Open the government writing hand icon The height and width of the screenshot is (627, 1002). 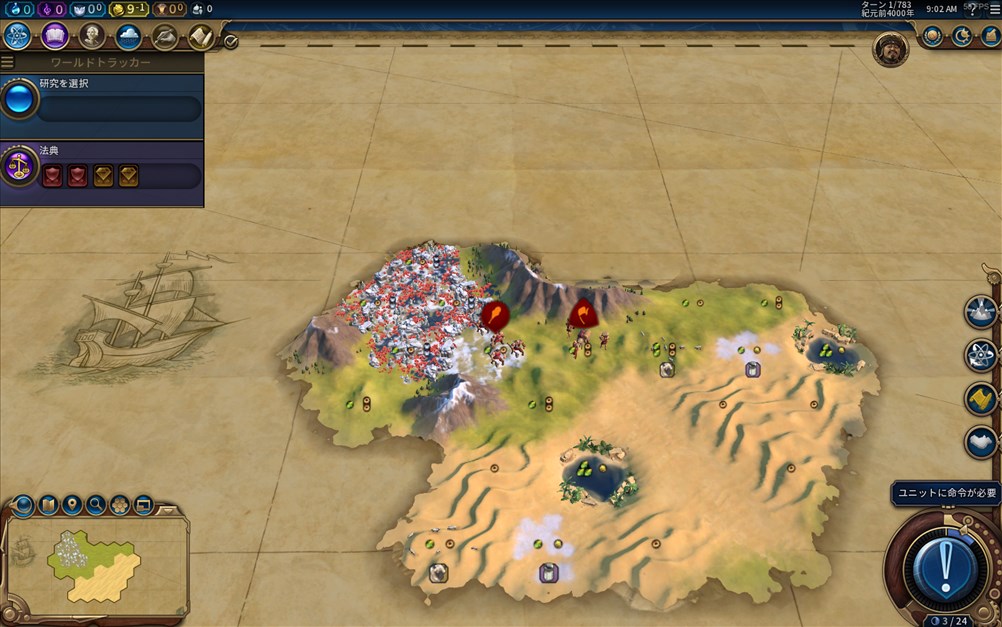coord(165,37)
